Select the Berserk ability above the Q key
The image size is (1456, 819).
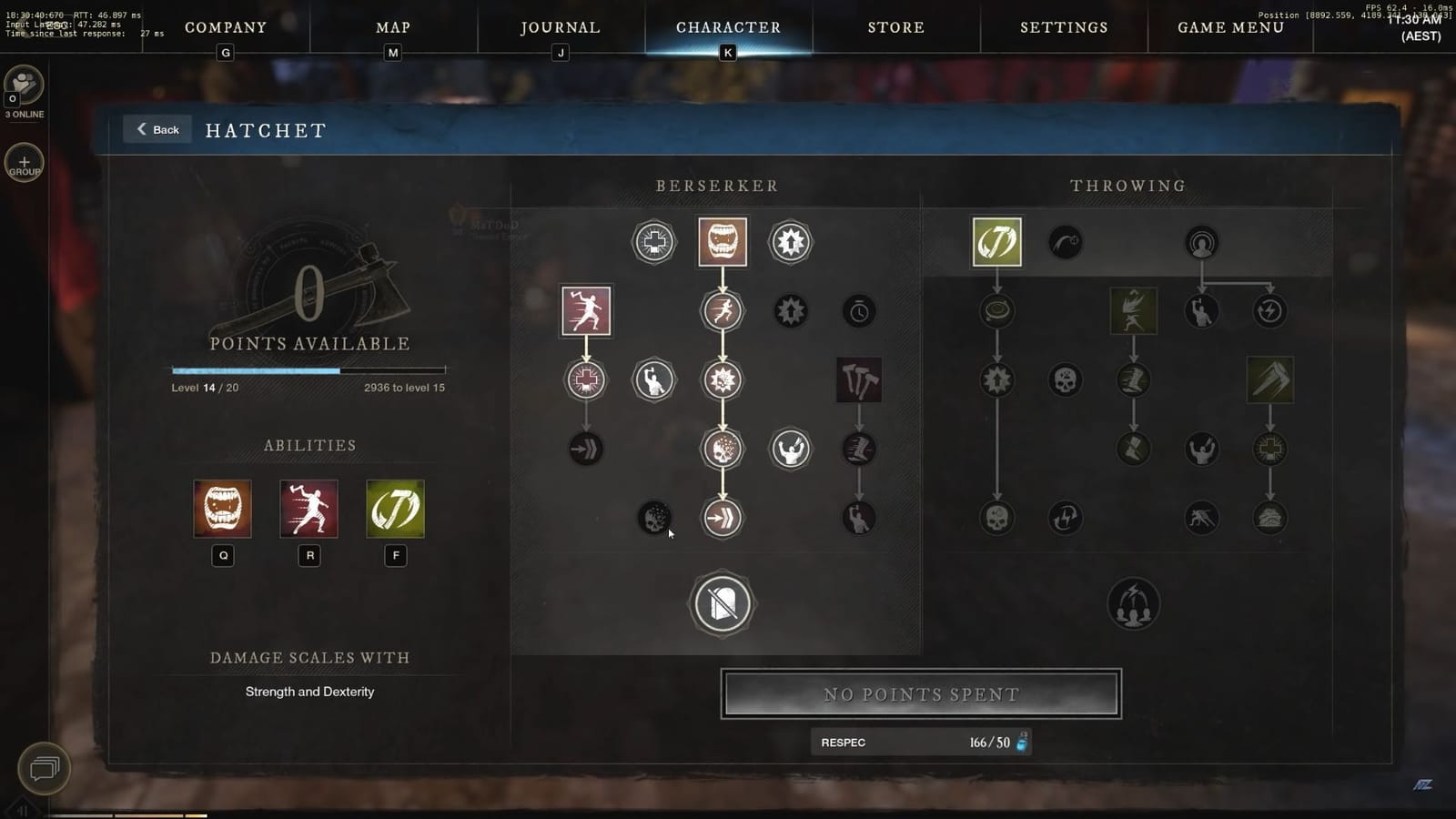(x=221, y=510)
